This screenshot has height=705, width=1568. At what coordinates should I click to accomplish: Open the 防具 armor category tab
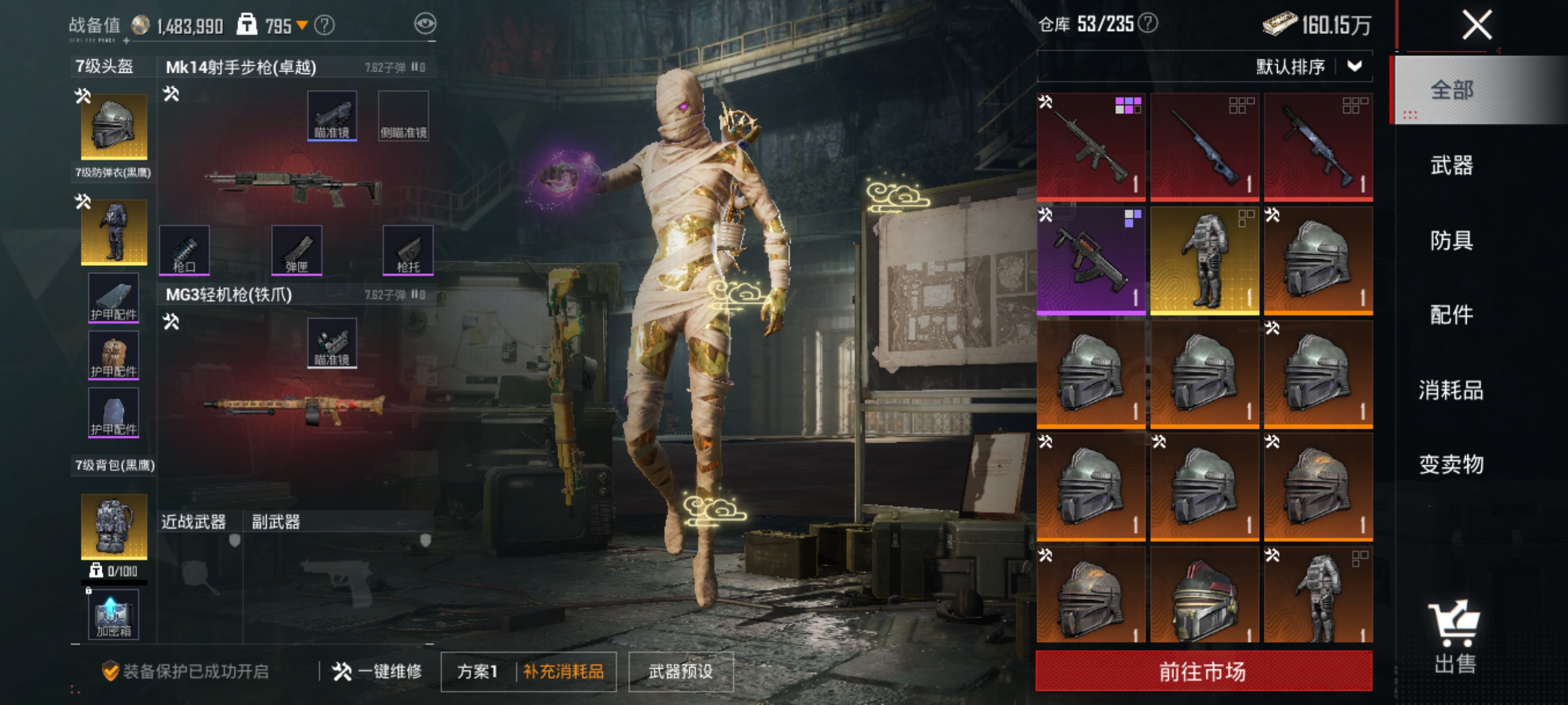[1451, 240]
